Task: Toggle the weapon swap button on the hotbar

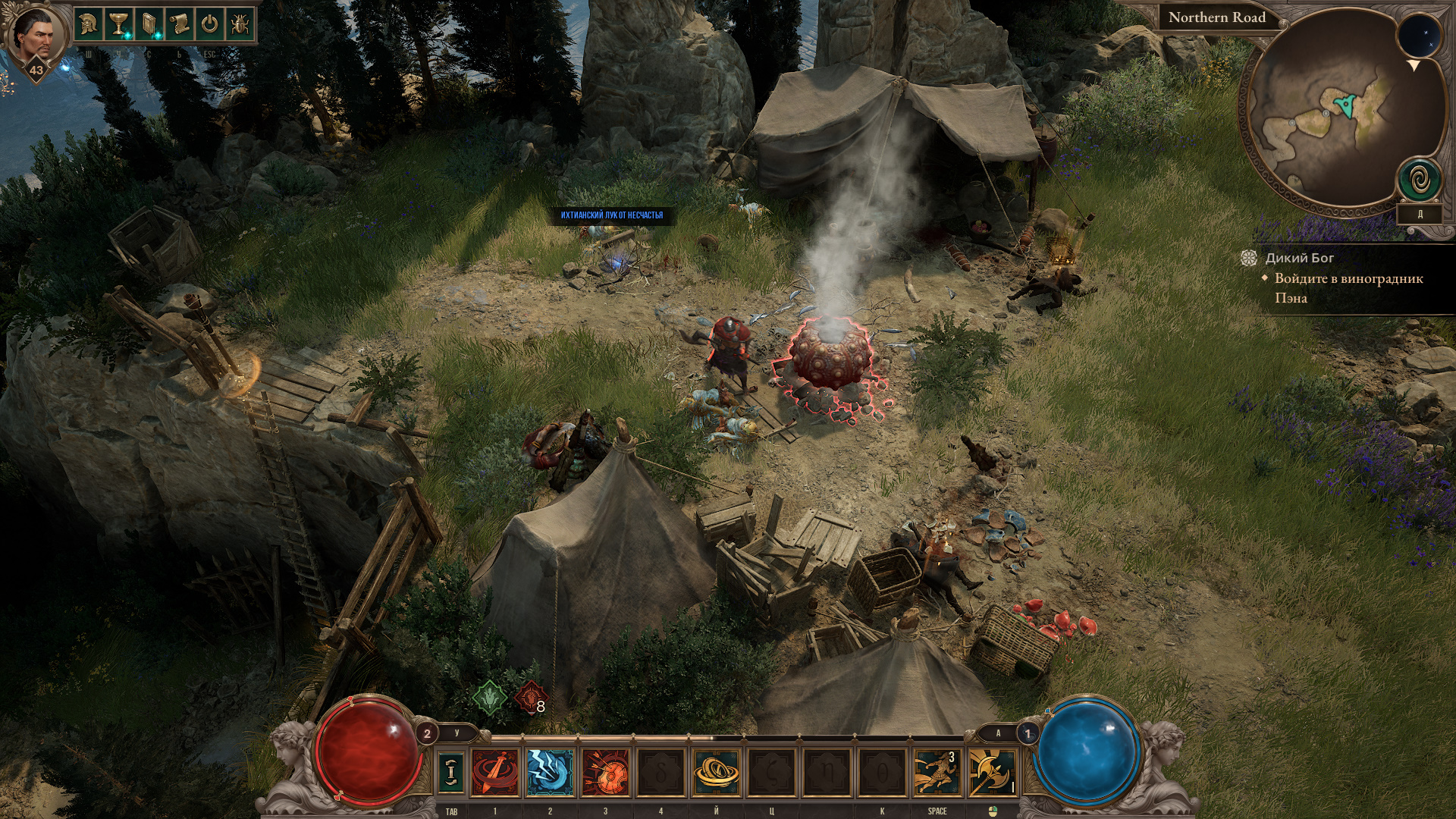Action: (x=452, y=772)
